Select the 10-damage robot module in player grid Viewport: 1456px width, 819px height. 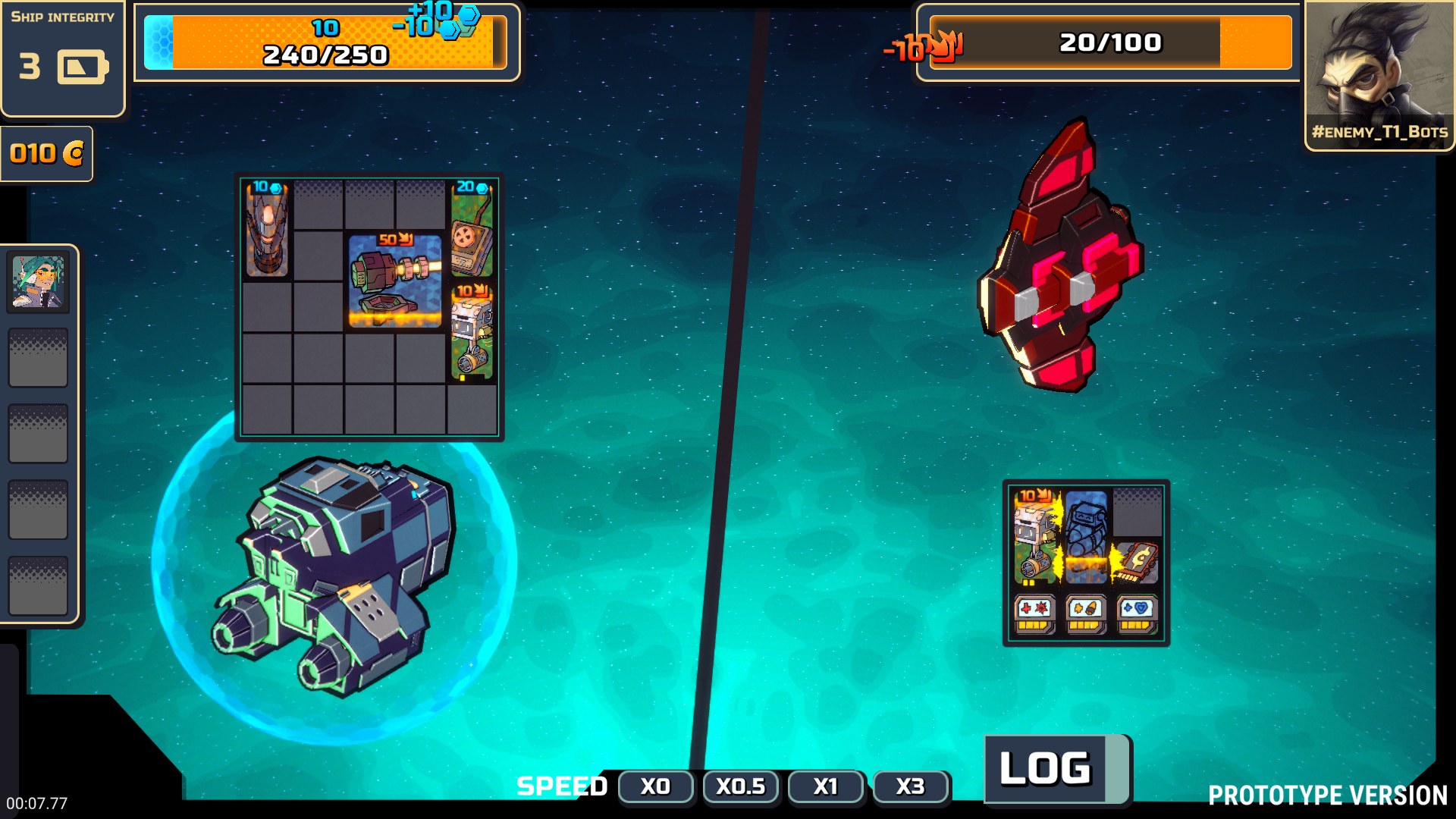click(472, 331)
